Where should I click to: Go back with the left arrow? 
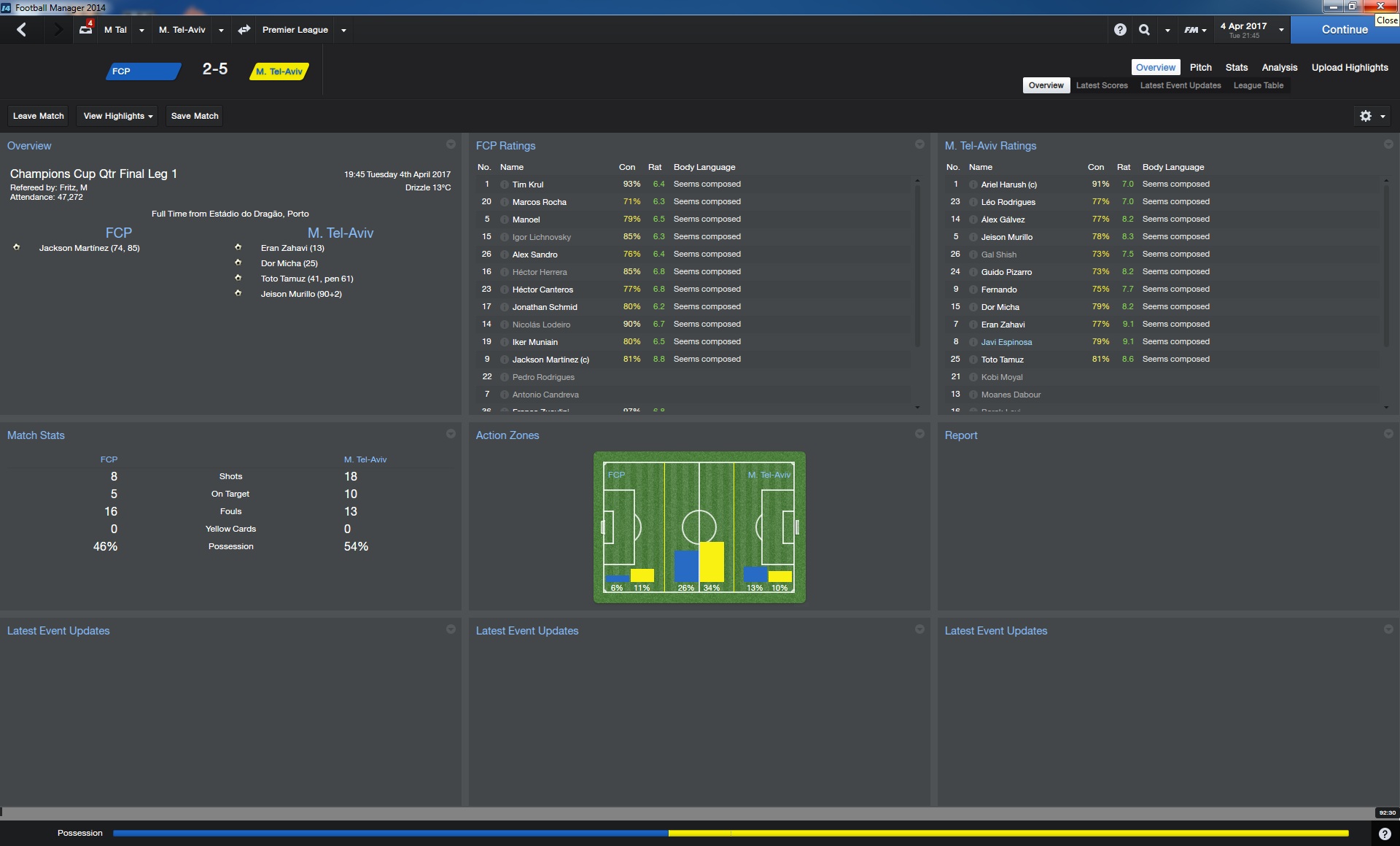click(22, 30)
